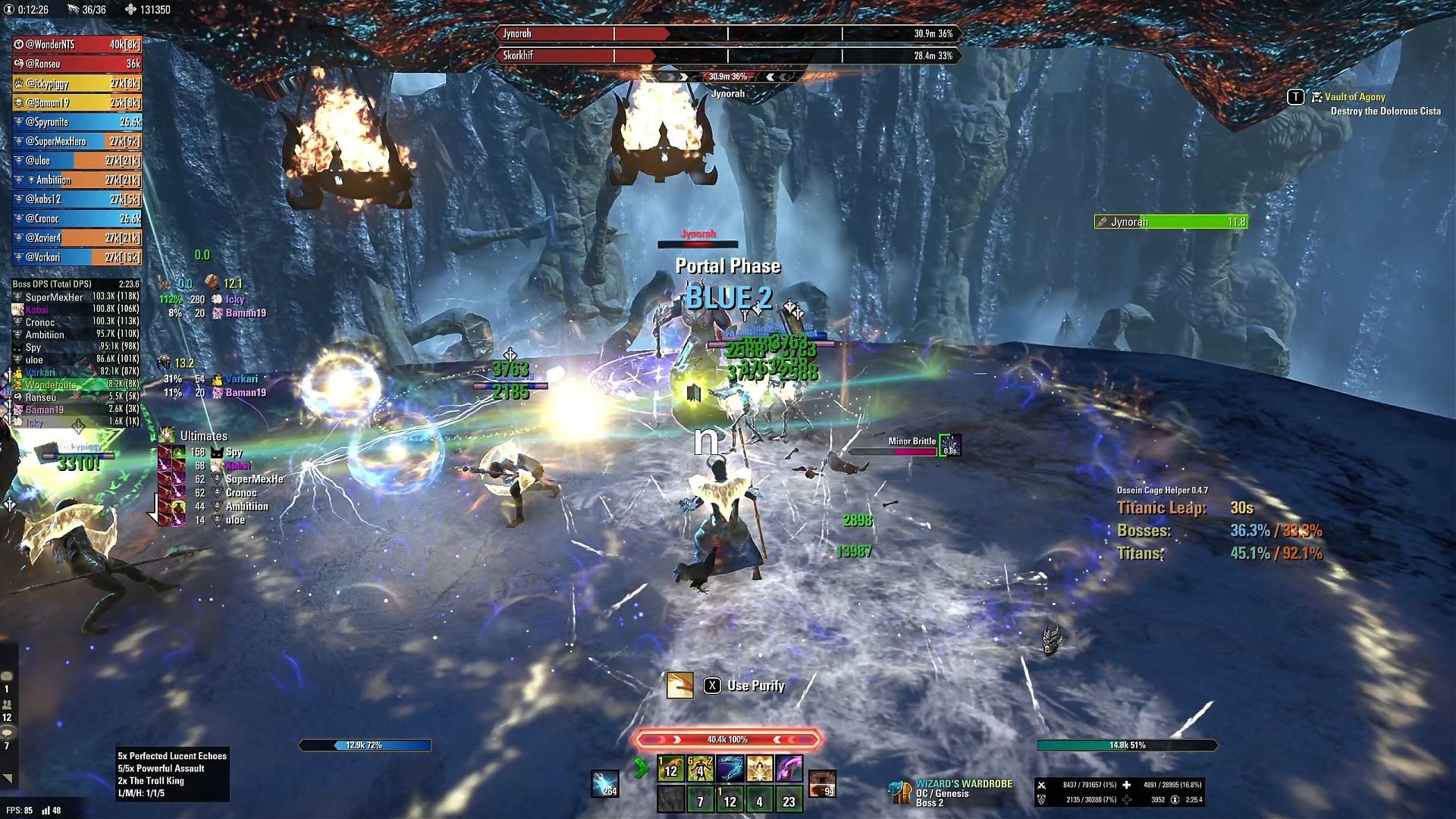Select @Ranseu's group frame
Viewport: 1456px width, 819px height.
click(77, 64)
